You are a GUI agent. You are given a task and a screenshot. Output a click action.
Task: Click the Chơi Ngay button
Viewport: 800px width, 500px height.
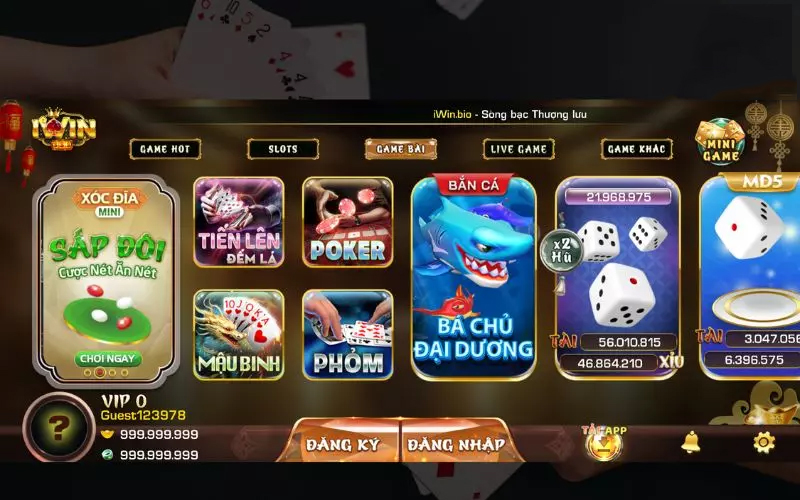click(x=108, y=358)
